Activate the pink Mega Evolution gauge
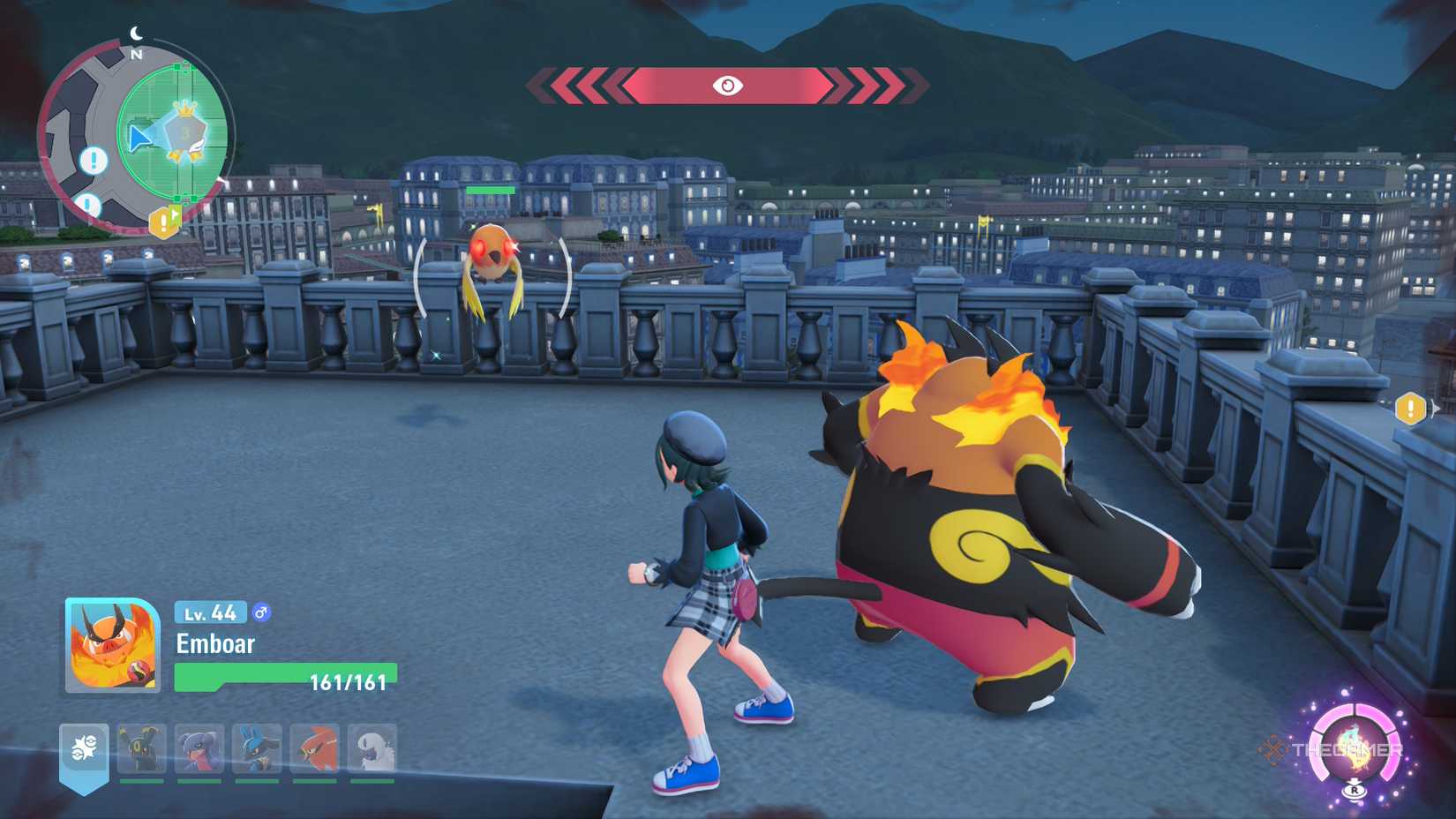This screenshot has width=1456, height=819. point(1355,746)
